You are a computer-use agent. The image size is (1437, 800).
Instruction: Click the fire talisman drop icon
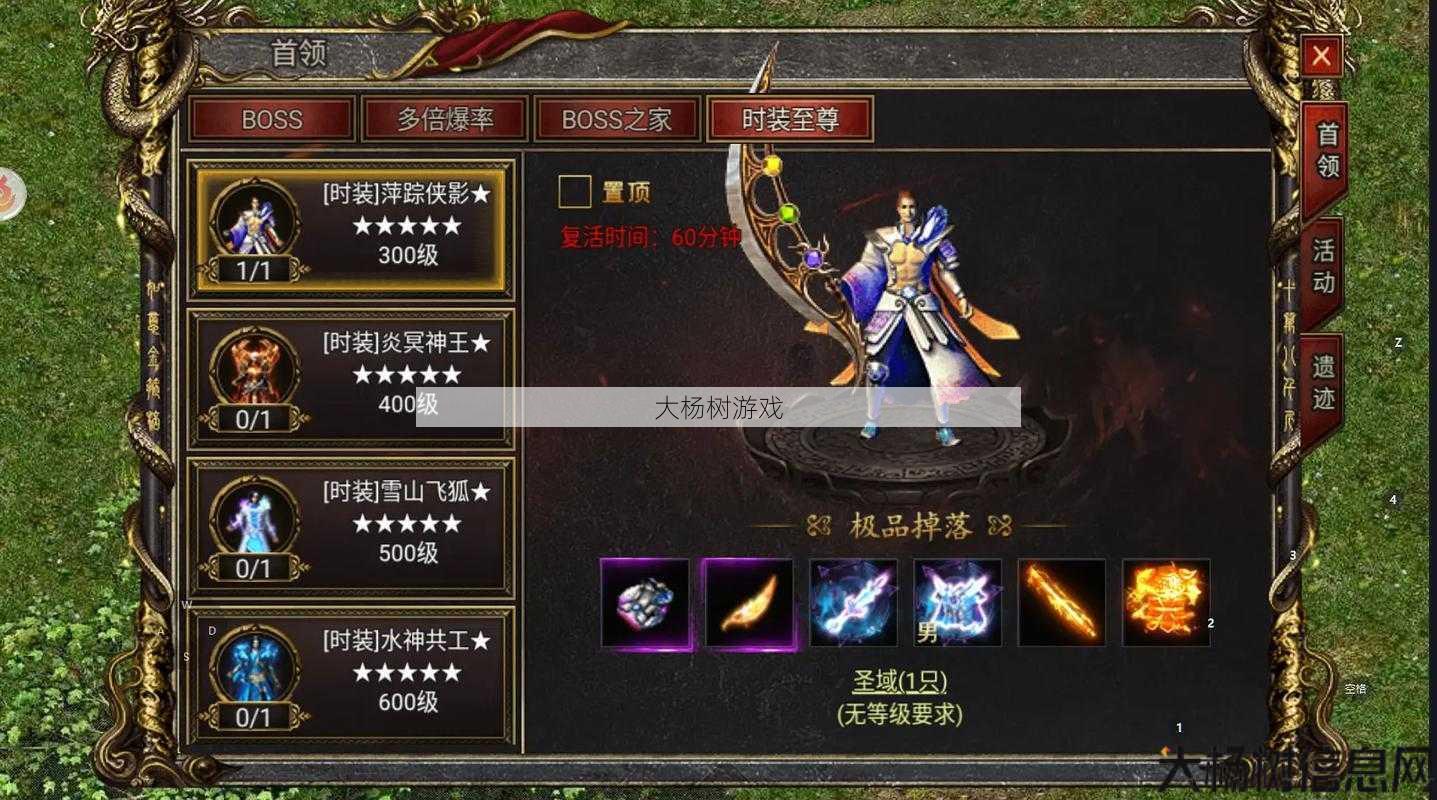pyautogui.click(x=1166, y=604)
